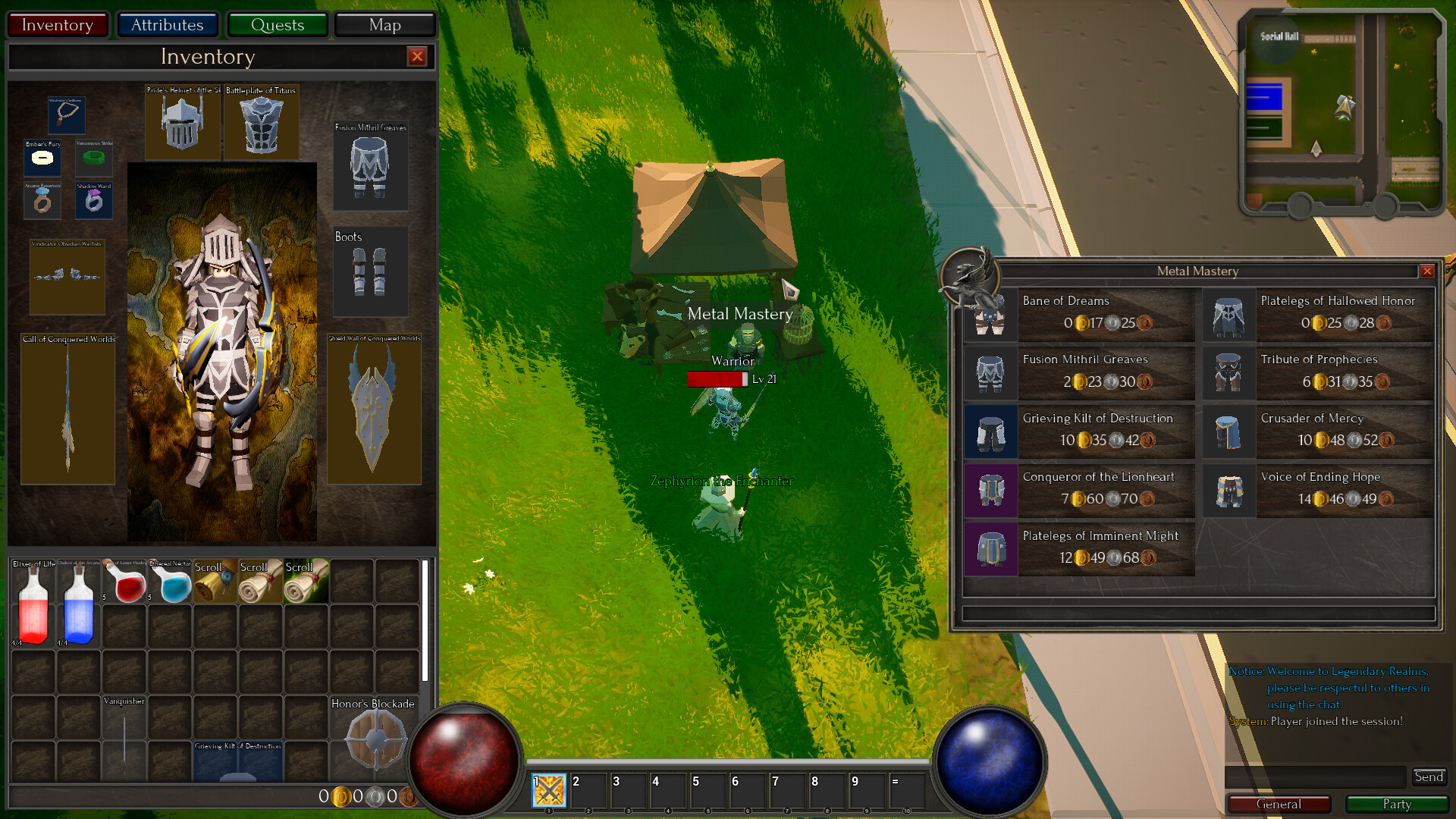Switch chat to the Party channel
This screenshot has height=819, width=1456.
coord(1396,804)
